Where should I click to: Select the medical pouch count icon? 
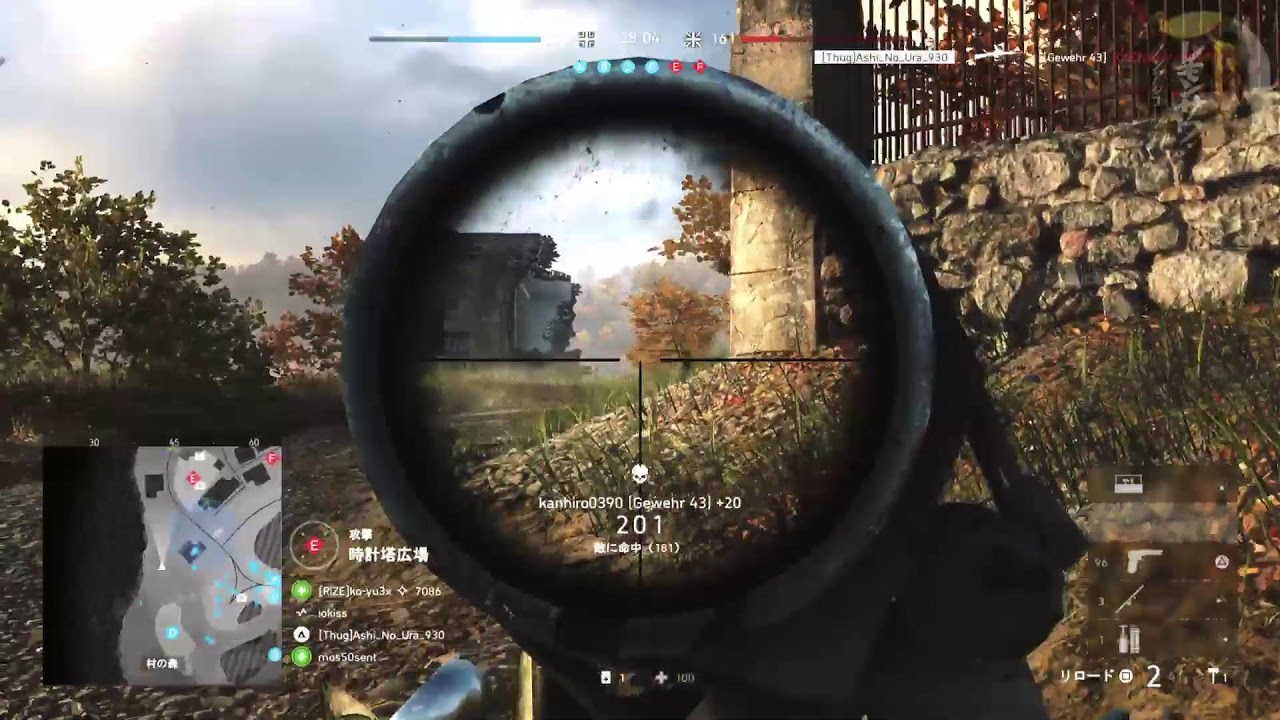click(661, 678)
